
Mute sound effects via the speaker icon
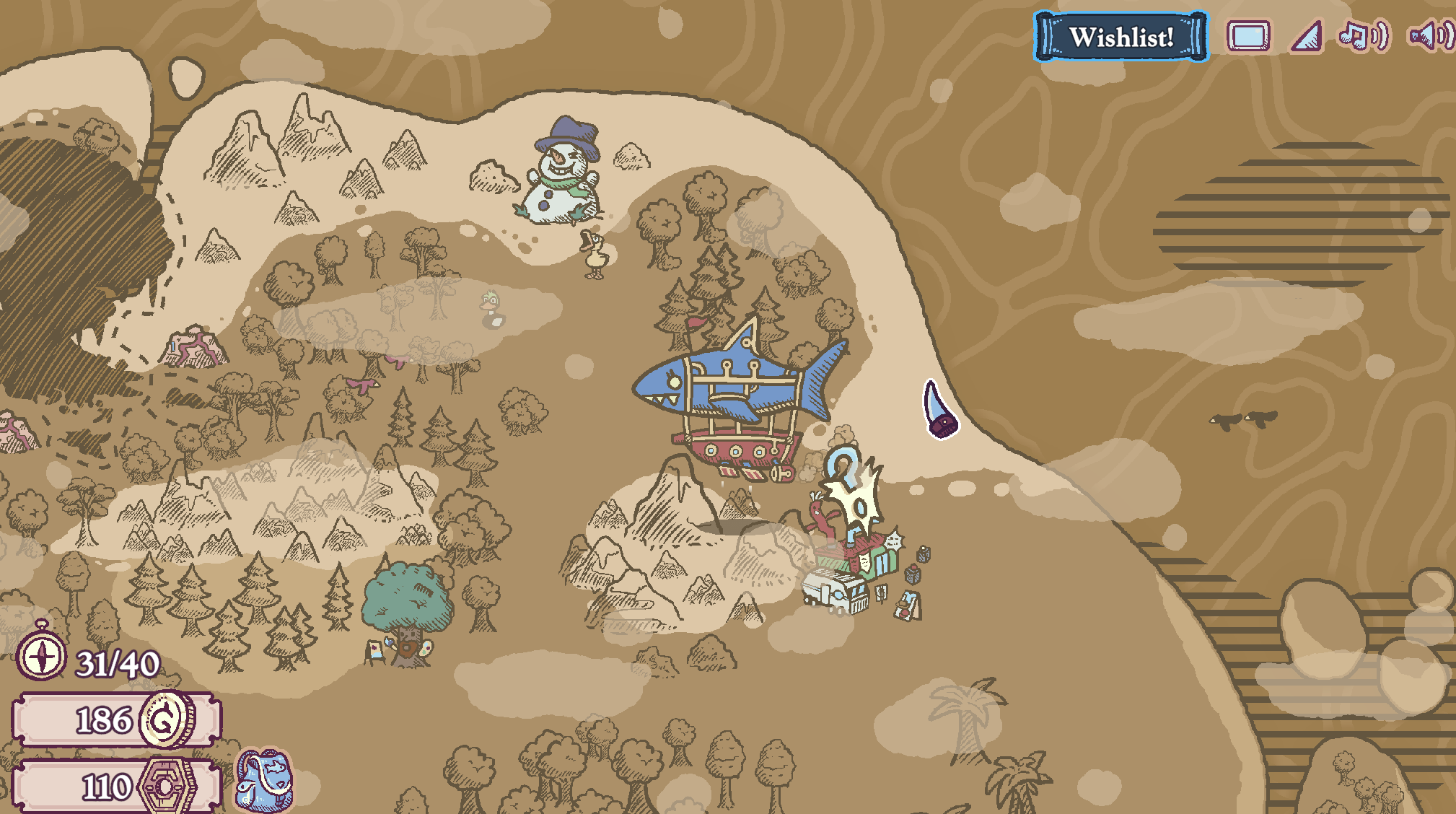pos(1431,35)
